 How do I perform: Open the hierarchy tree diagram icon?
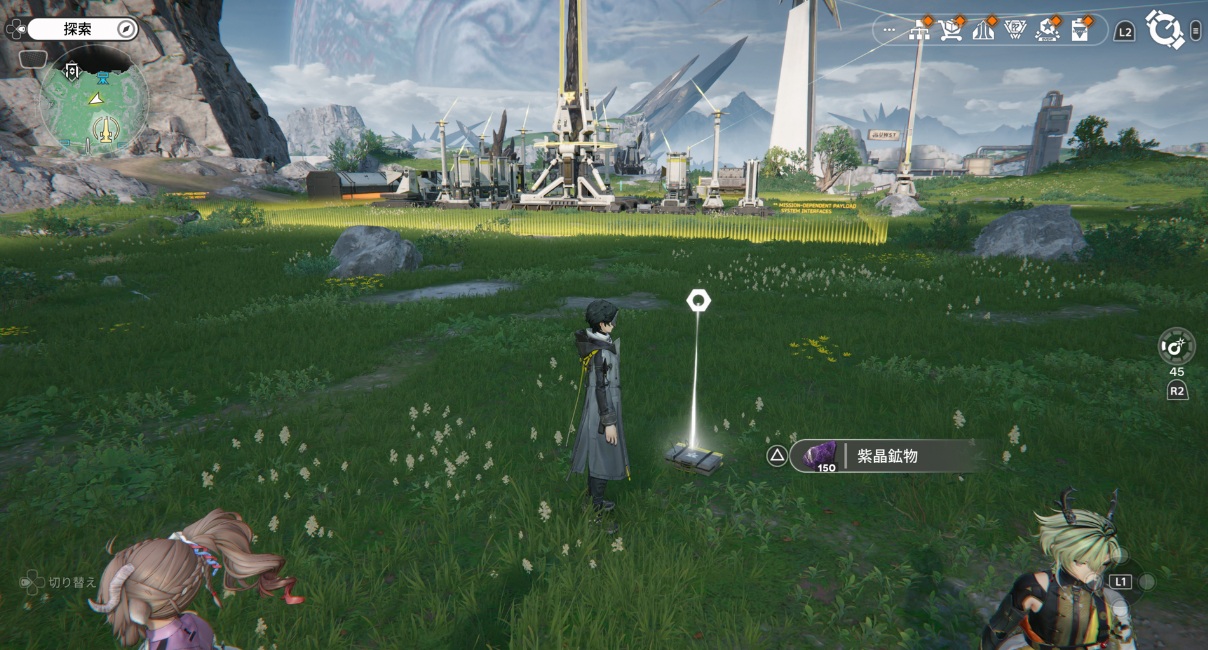tap(921, 30)
